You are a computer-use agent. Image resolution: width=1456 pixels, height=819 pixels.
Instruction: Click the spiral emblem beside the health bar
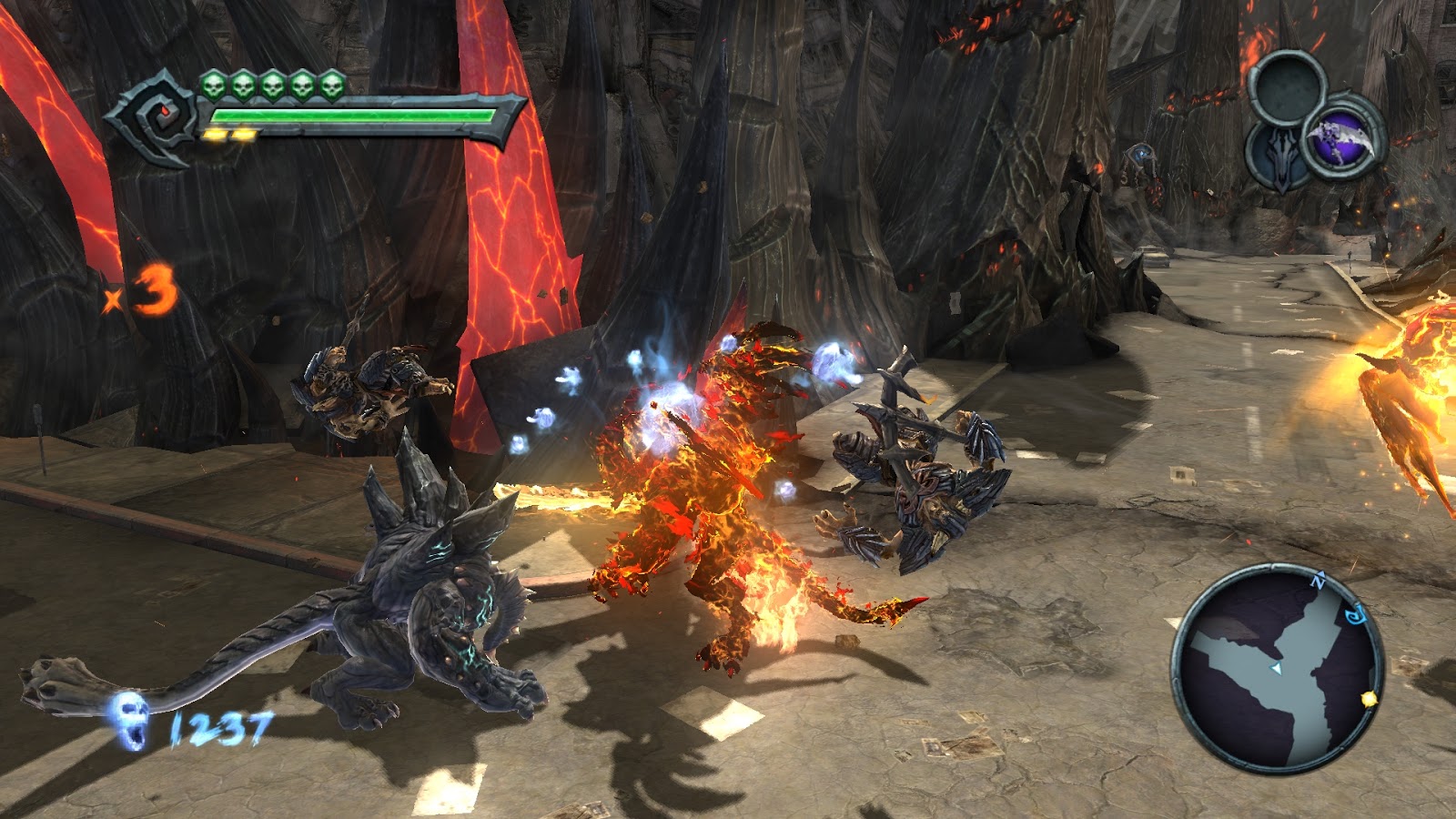157,116
